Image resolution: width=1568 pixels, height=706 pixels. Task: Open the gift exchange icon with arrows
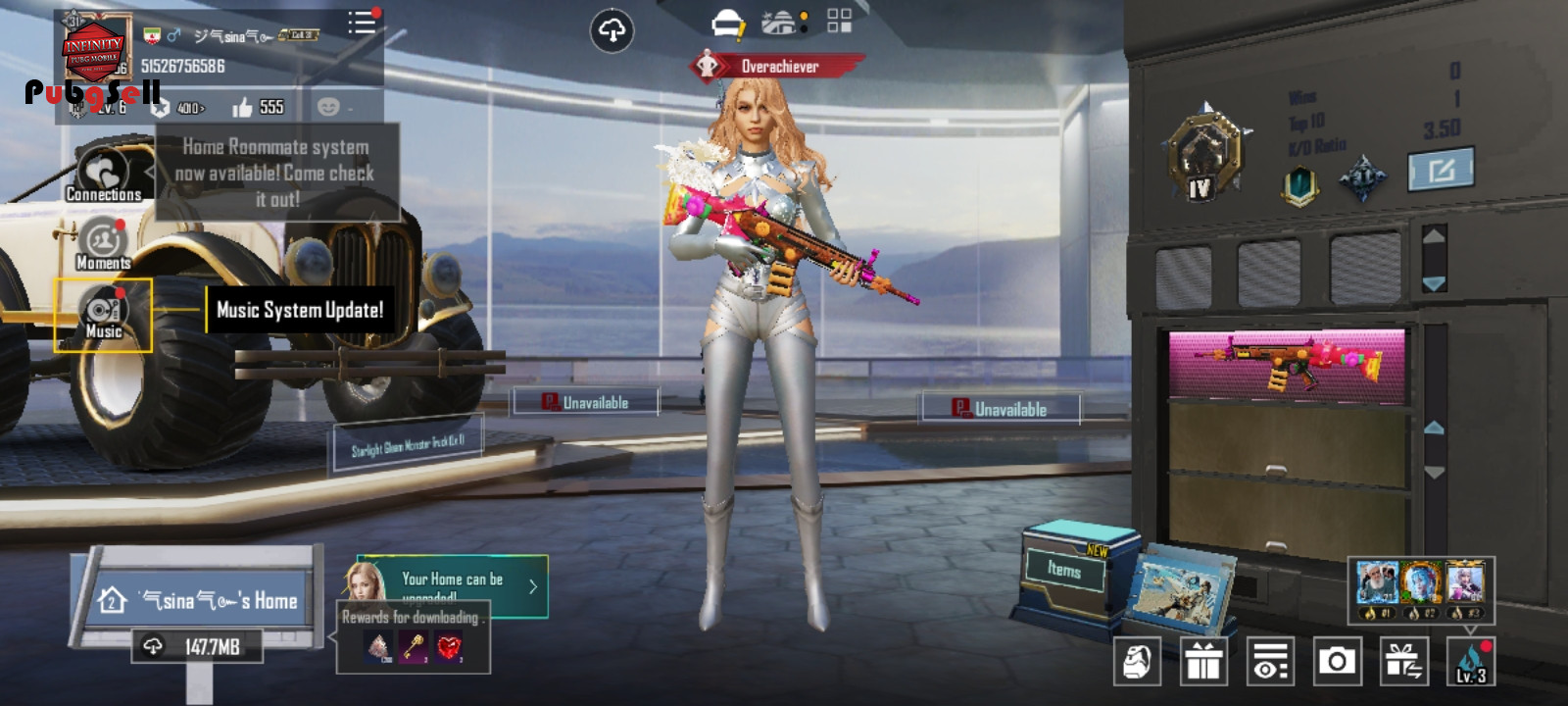[1403, 662]
